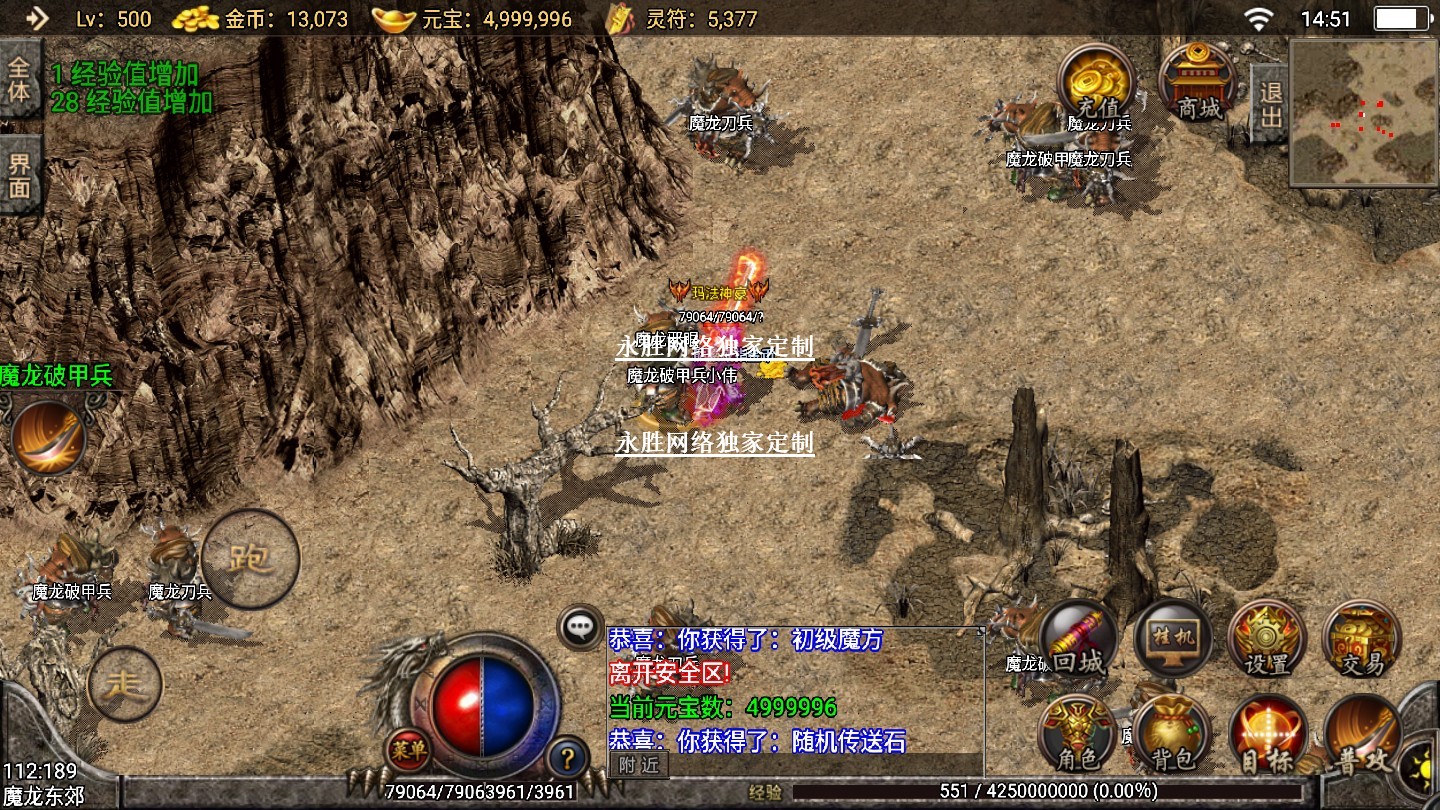Open the 背包 backpack inventory
Viewport: 1440px width, 810px height.
[x=1173, y=734]
